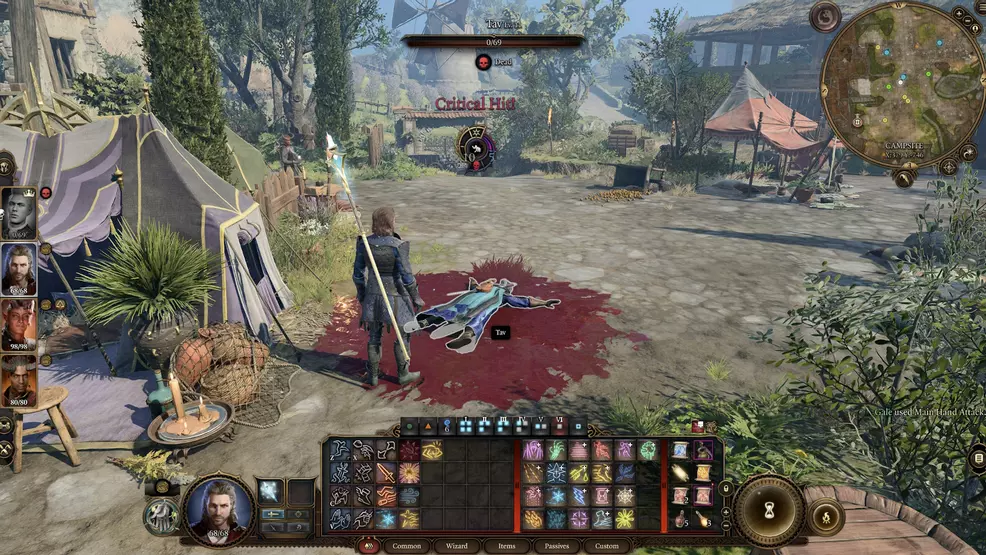Switch to the Custom hotbar tab
This screenshot has width=986, height=555.
(607, 546)
